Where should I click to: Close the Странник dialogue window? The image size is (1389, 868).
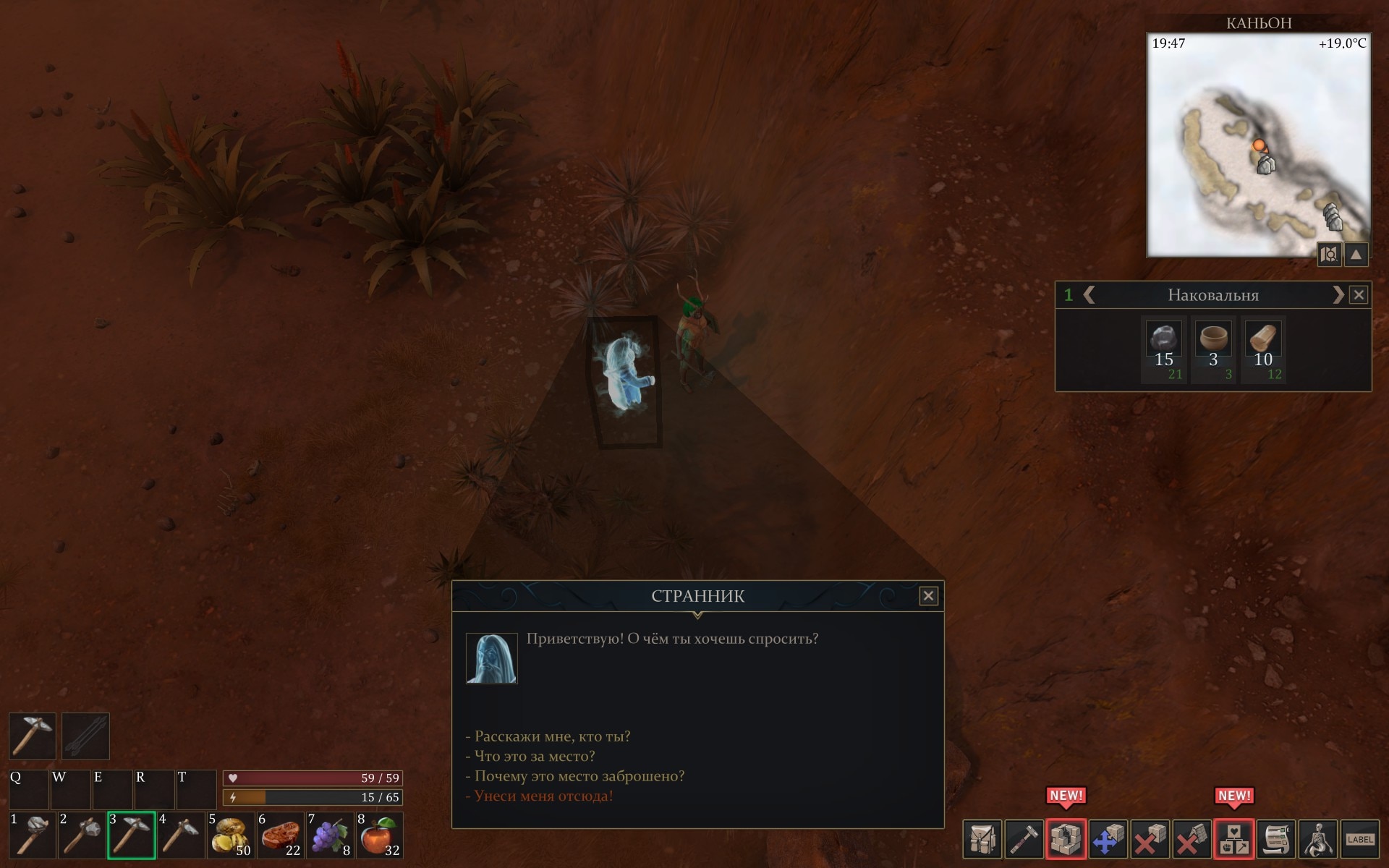(x=928, y=595)
